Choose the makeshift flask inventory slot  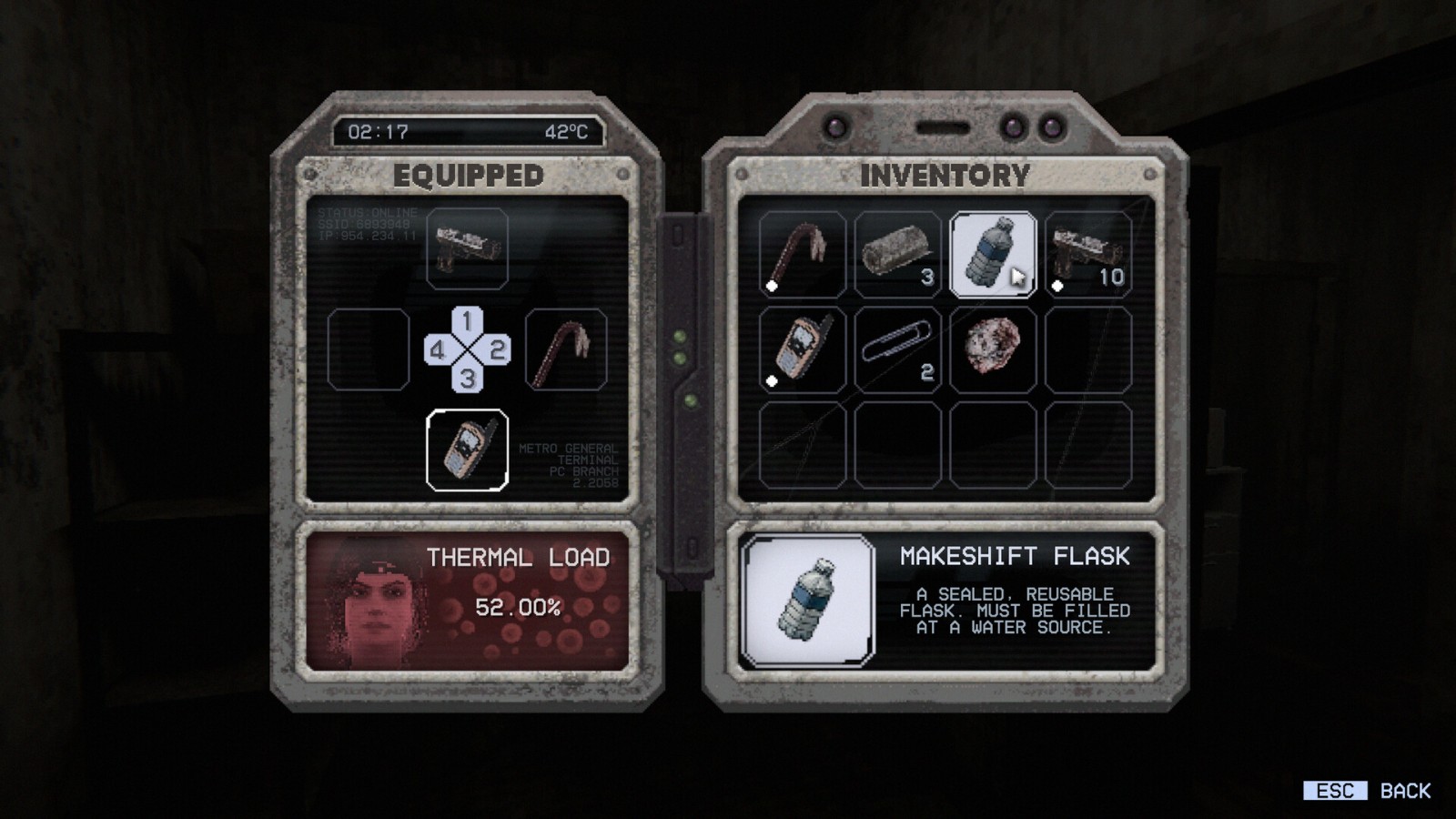tap(992, 255)
